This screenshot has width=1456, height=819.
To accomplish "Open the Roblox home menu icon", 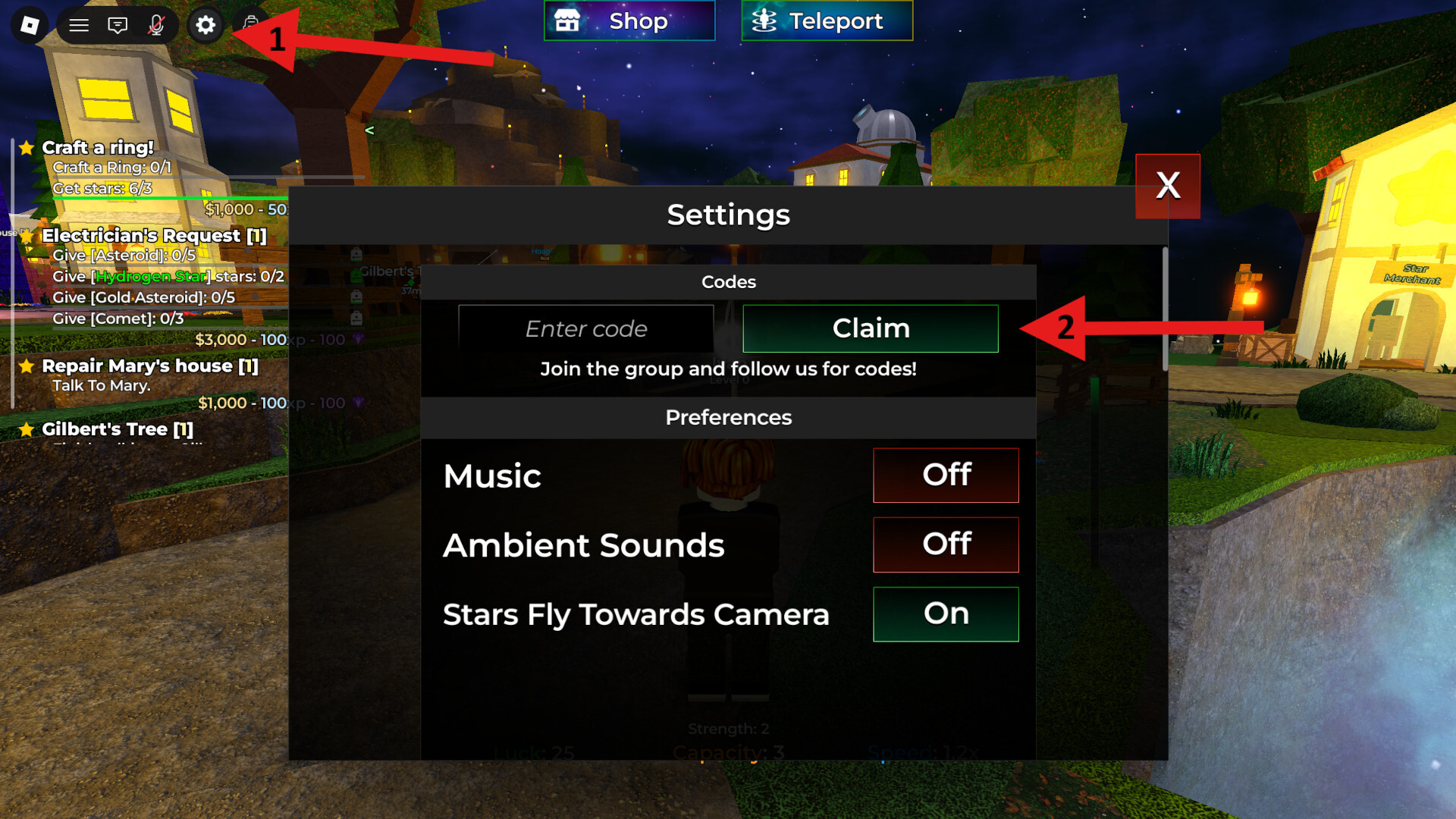I will pyautogui.click(x=30, y=25).
